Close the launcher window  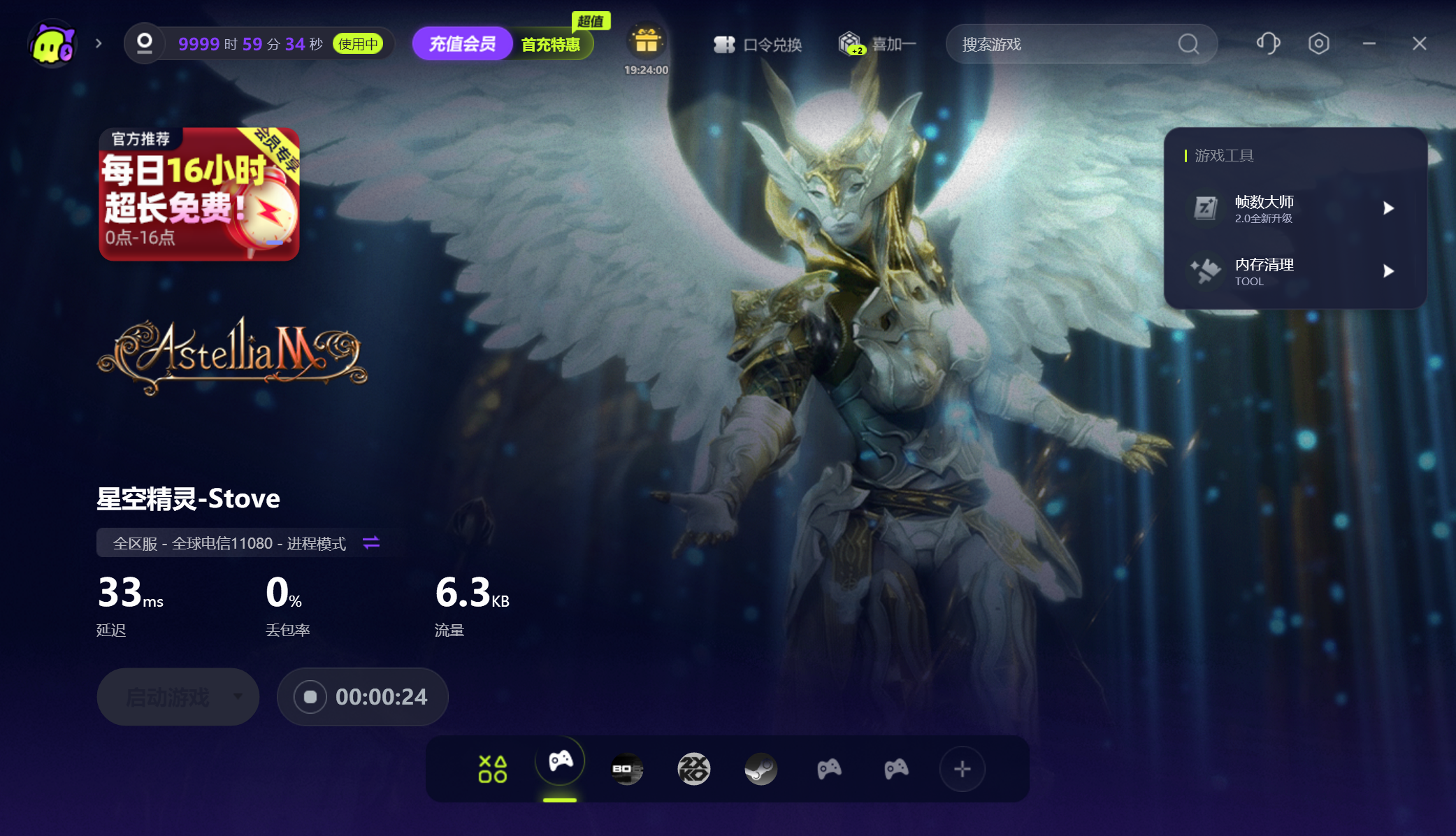(x=1419, y=43)
